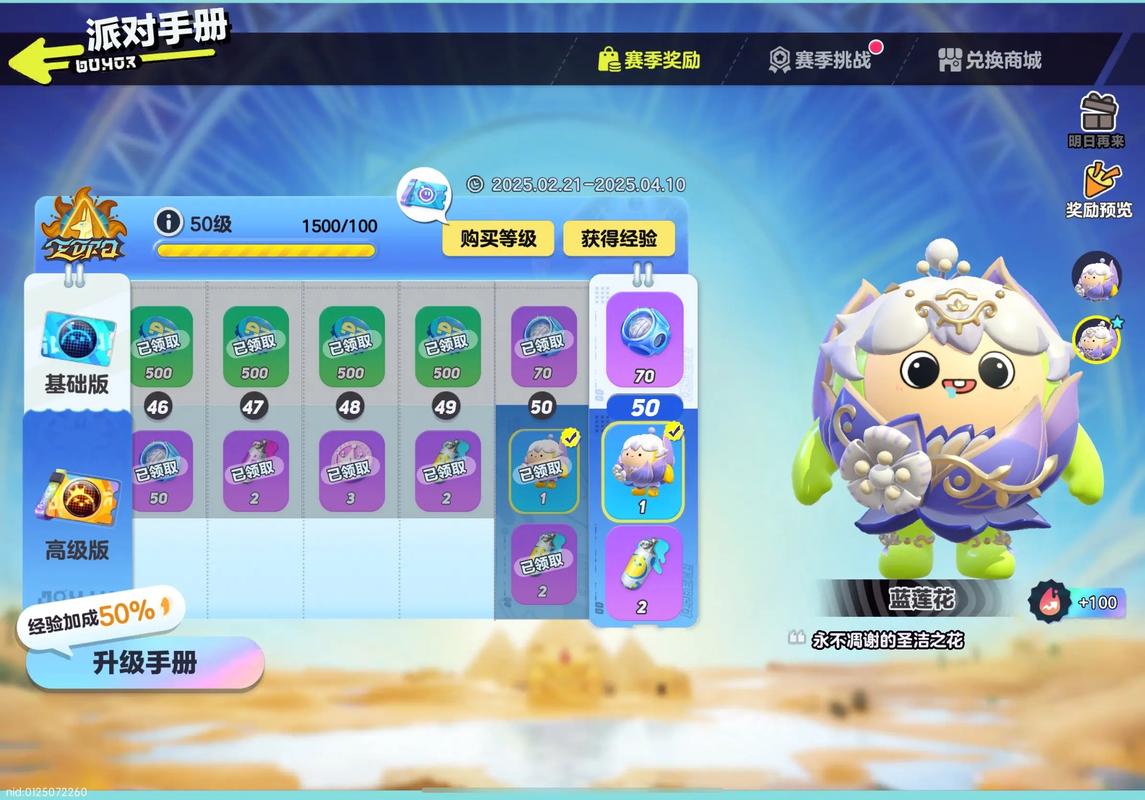Select the level 48 pink reward tile
Screen dimensions: 1145x800
[x=351, y=470]
